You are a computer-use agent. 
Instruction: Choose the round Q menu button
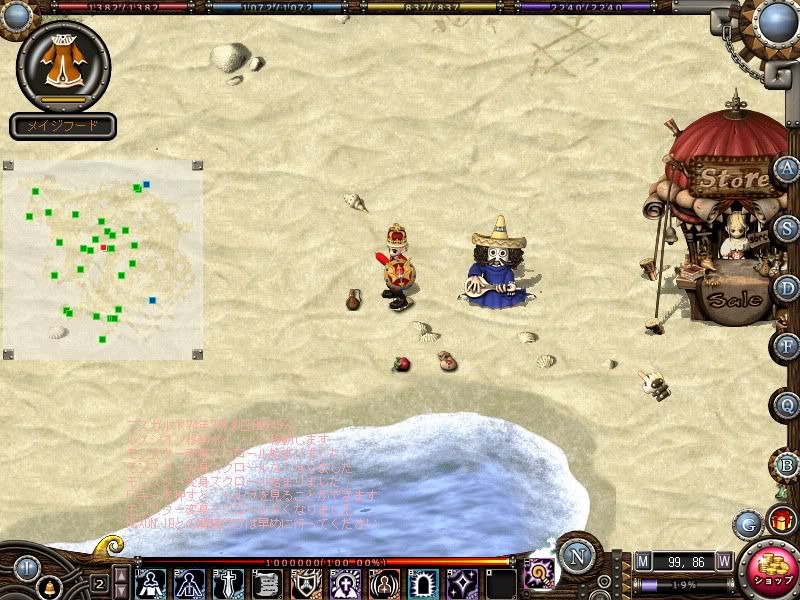click(x=787, y=405)
